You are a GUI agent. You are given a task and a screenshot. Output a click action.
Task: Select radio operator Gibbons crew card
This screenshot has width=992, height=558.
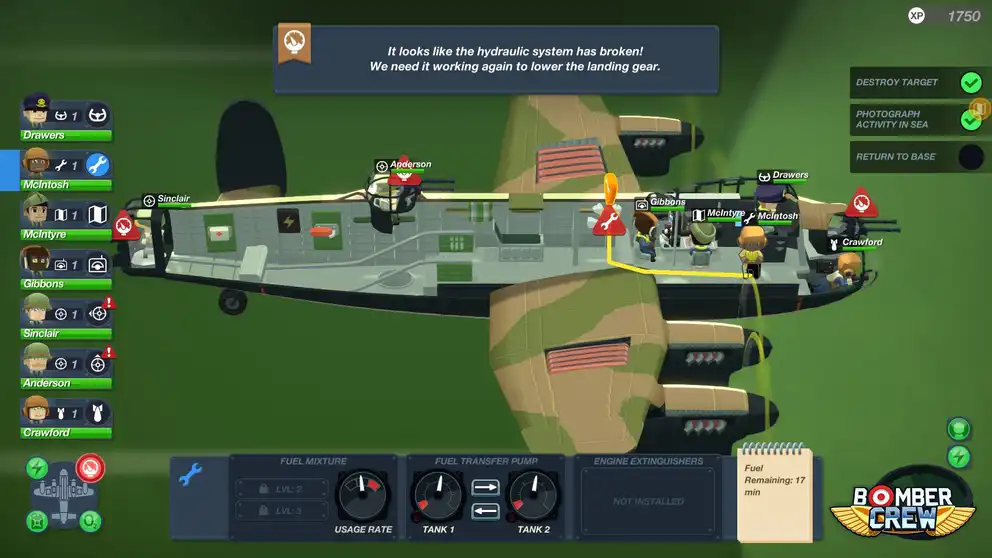tap(66, 264)
